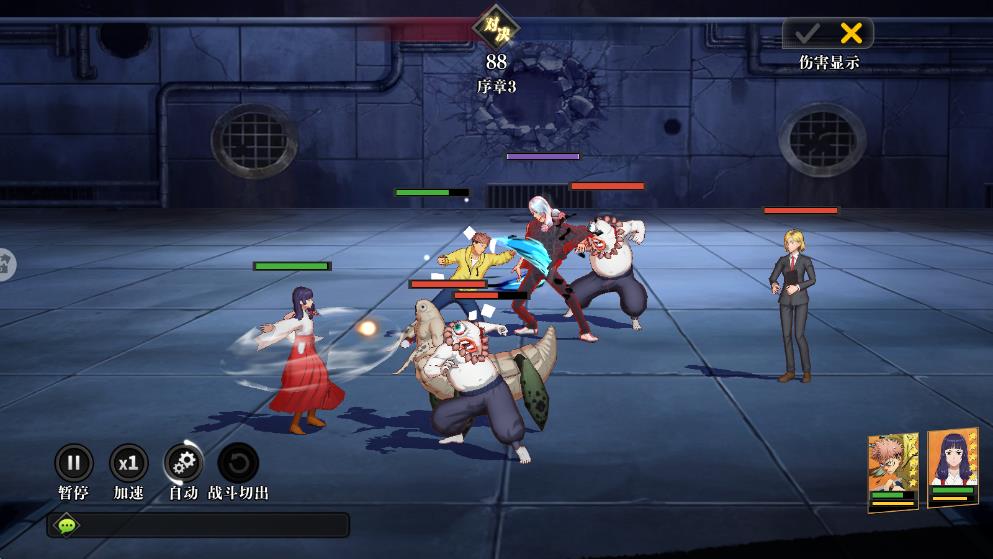Select the purple-haired girl portrait card
This screenshot has width=993, height=559.
(x=952, y=468)
